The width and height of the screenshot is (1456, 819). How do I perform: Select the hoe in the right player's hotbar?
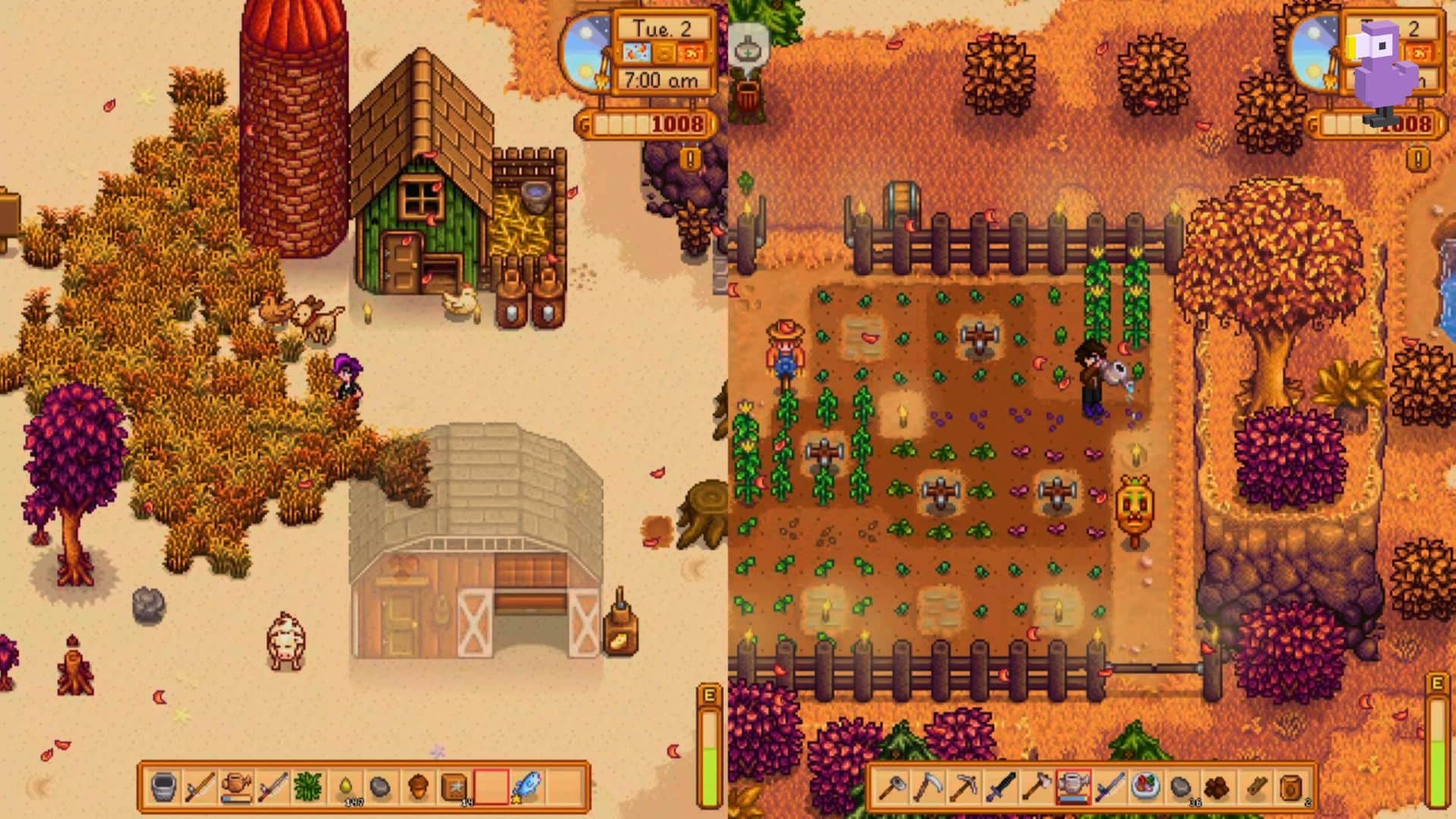coord(892,789)
